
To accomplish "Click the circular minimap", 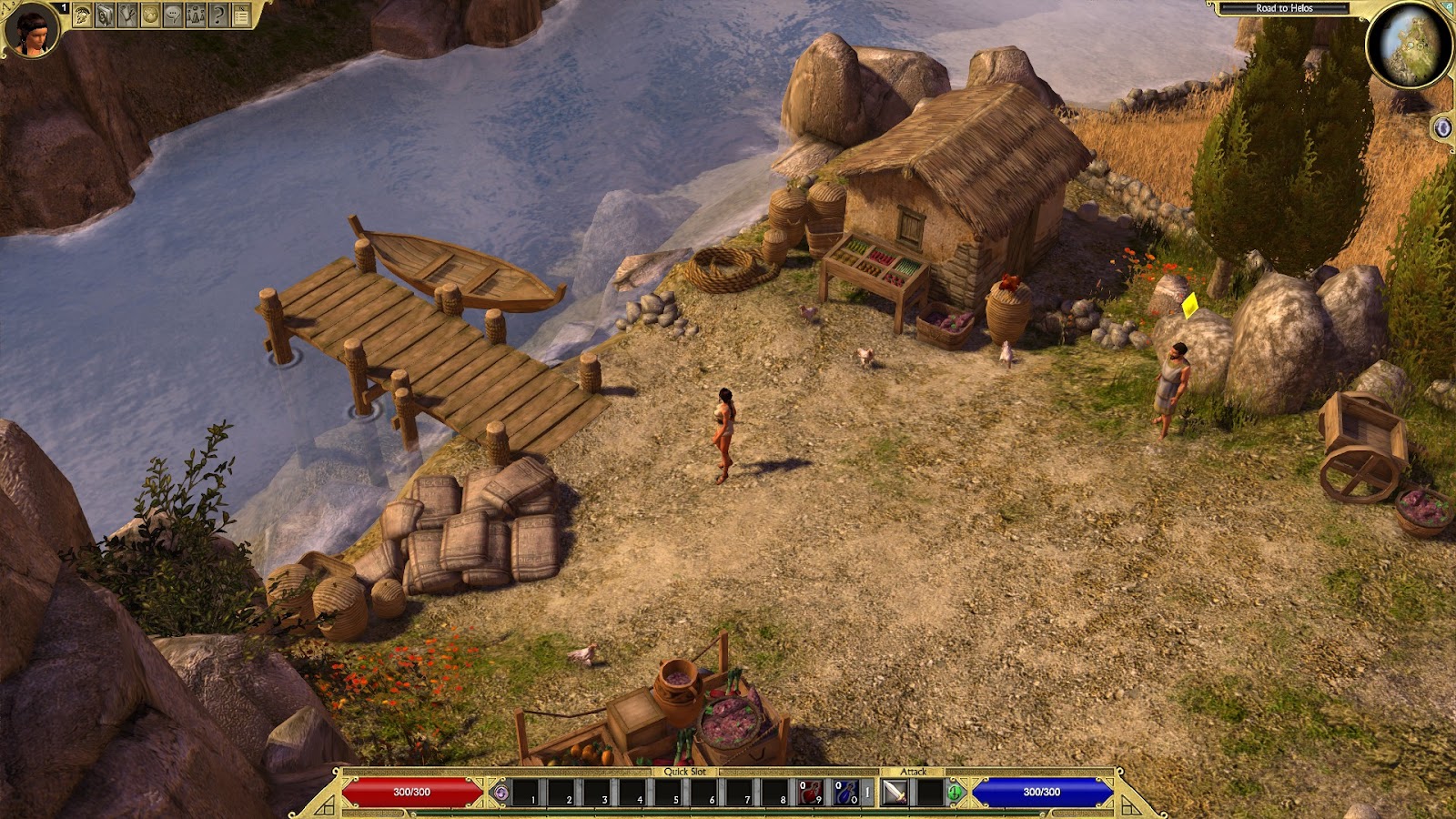I will (x=1410, y=44).
